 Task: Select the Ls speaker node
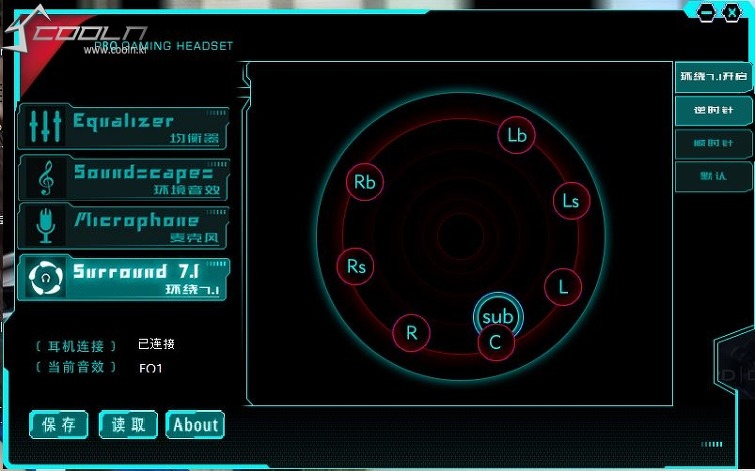(571, 200)
